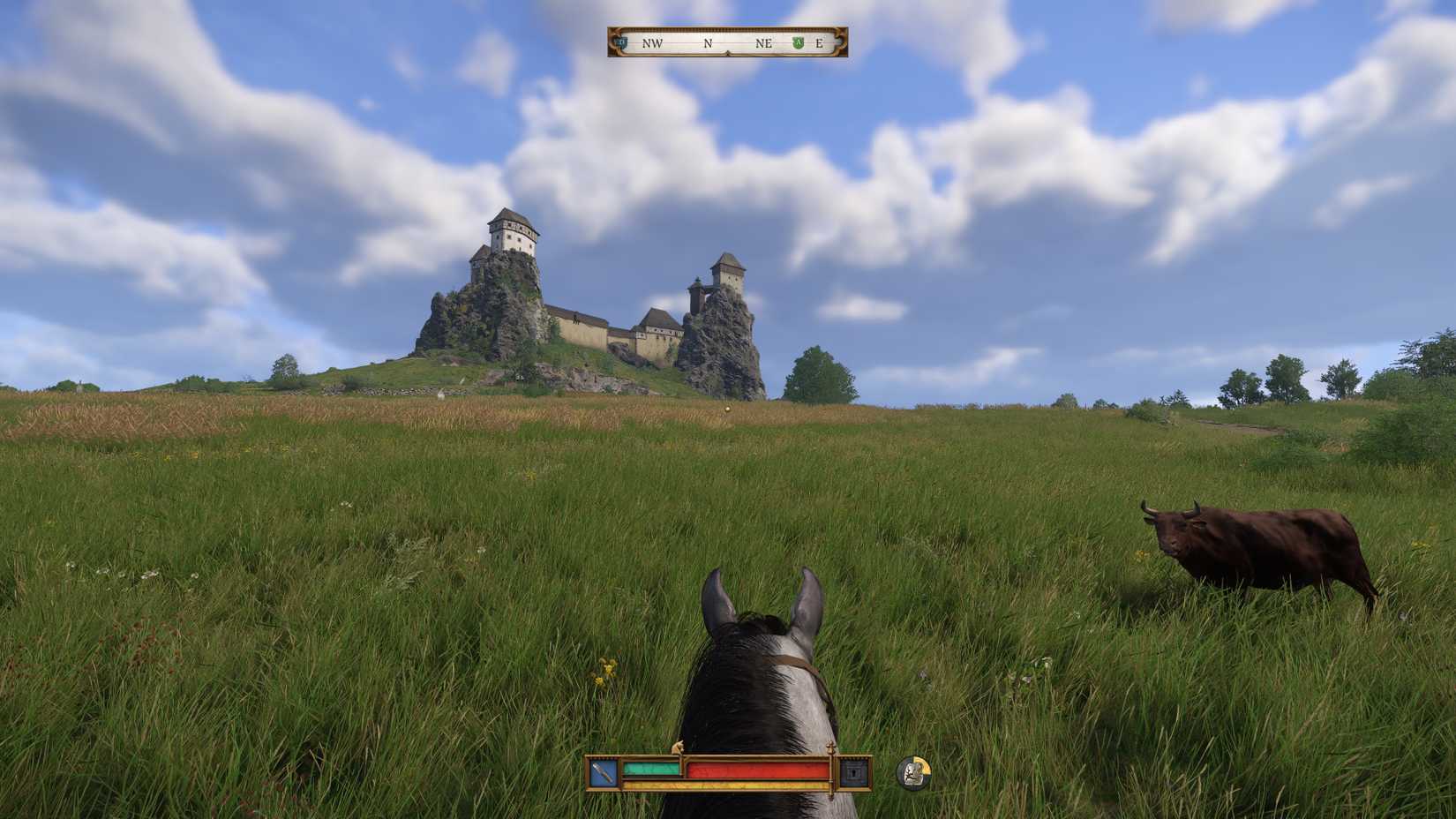Click the compass center pointer notch
Image resolution: width=1456 pixels, height=819 pixels.
(728, 53)
